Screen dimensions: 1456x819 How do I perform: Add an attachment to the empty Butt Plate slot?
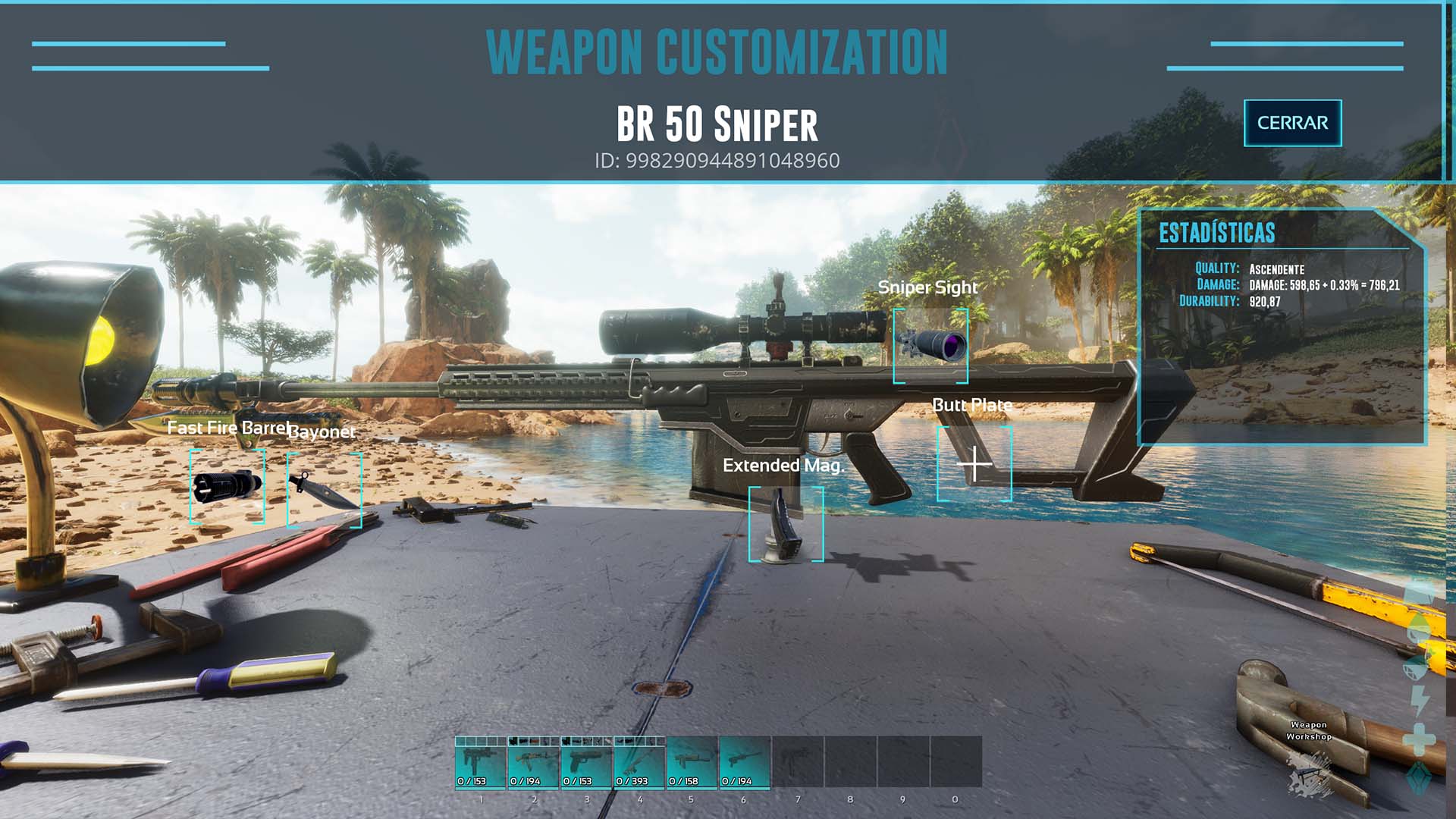point(974,464)
